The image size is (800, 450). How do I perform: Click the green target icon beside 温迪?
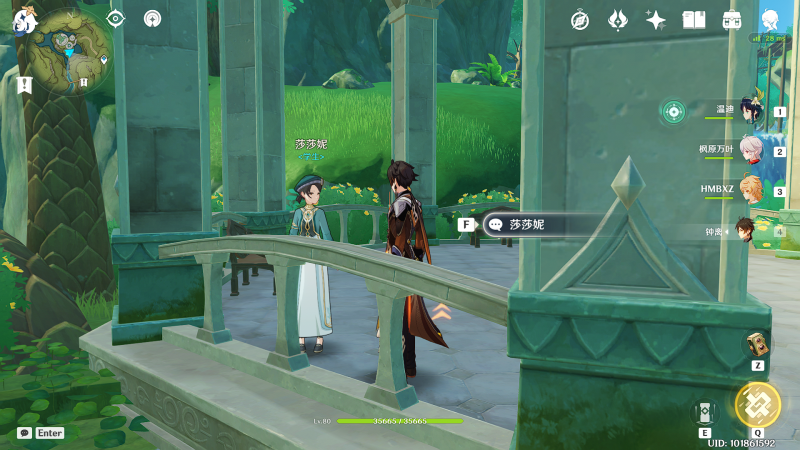click(x=673, y=111)
